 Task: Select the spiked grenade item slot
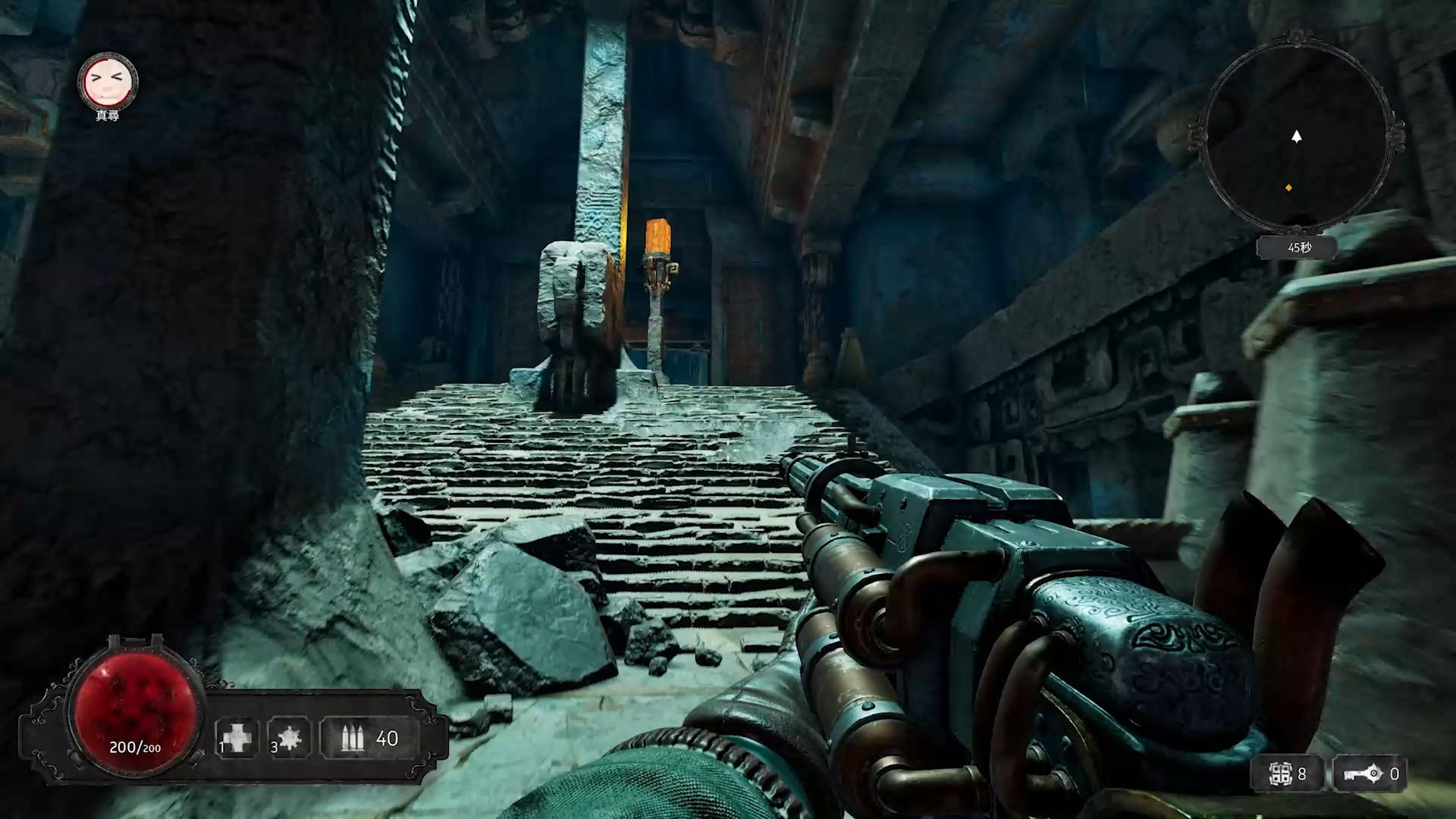click(289, 737)
